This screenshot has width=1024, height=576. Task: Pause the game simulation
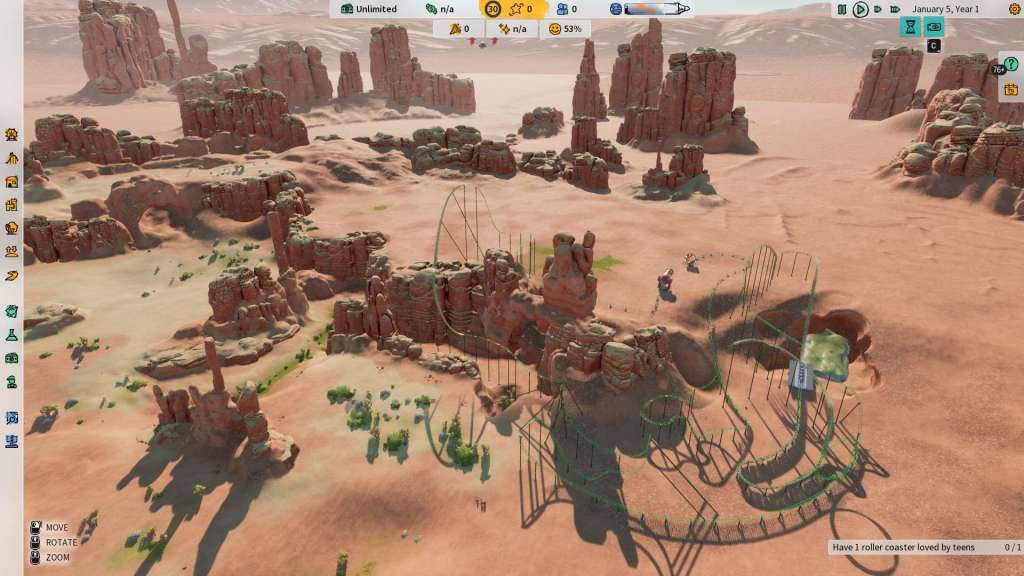pyautogui.click(x=842, y=9)
